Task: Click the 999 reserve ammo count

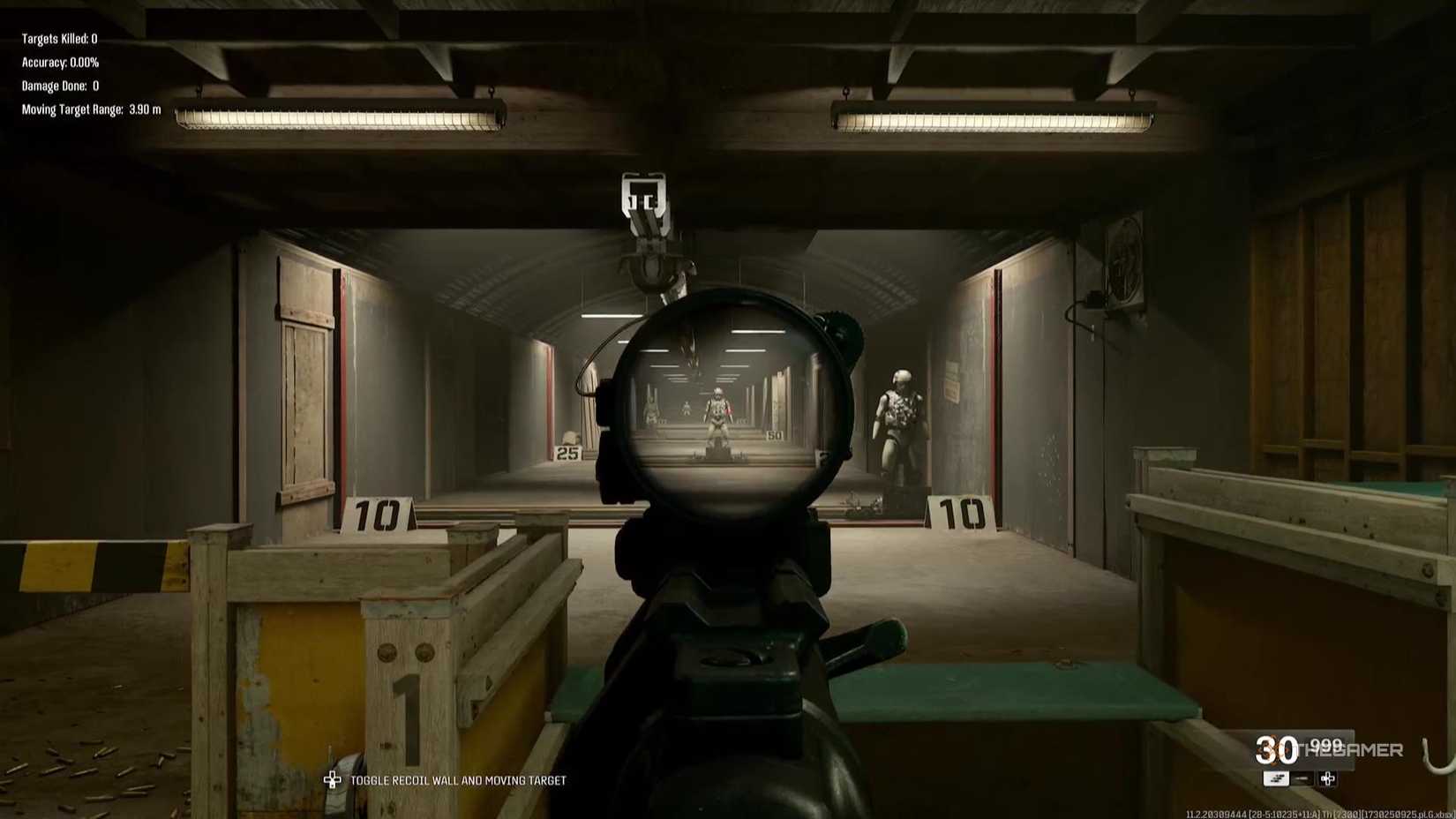Action: (1324, 746)
